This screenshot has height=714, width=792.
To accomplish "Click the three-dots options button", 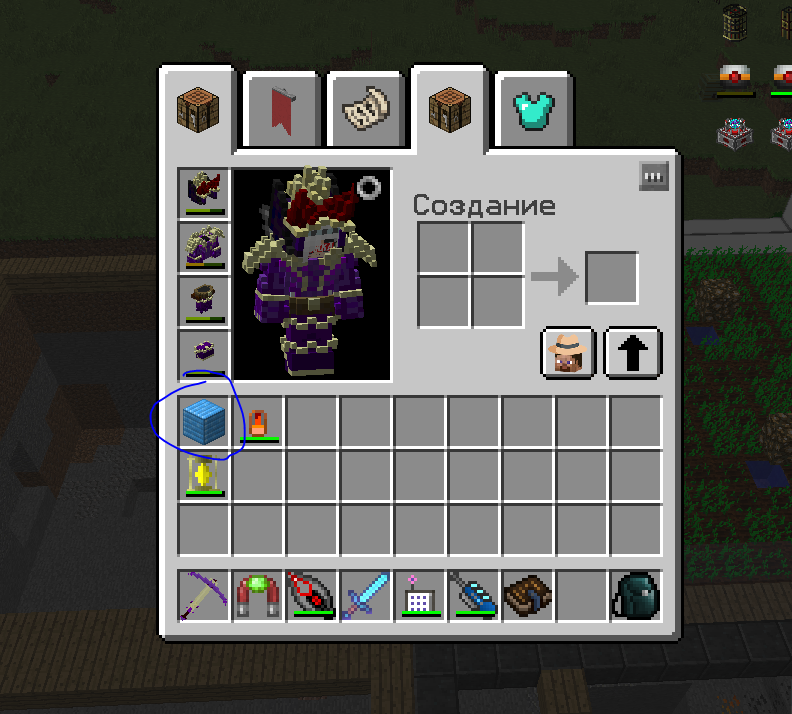I will 653,177.
